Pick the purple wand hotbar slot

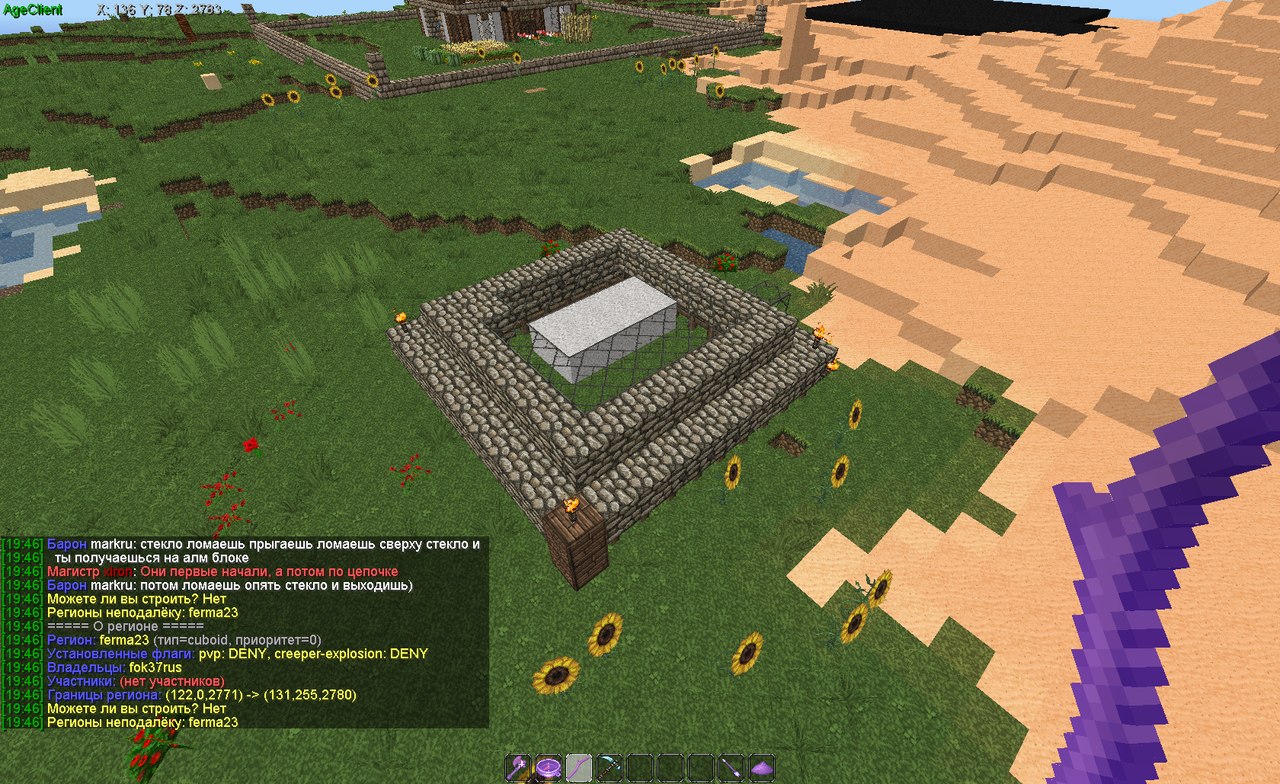coord(732,767)
